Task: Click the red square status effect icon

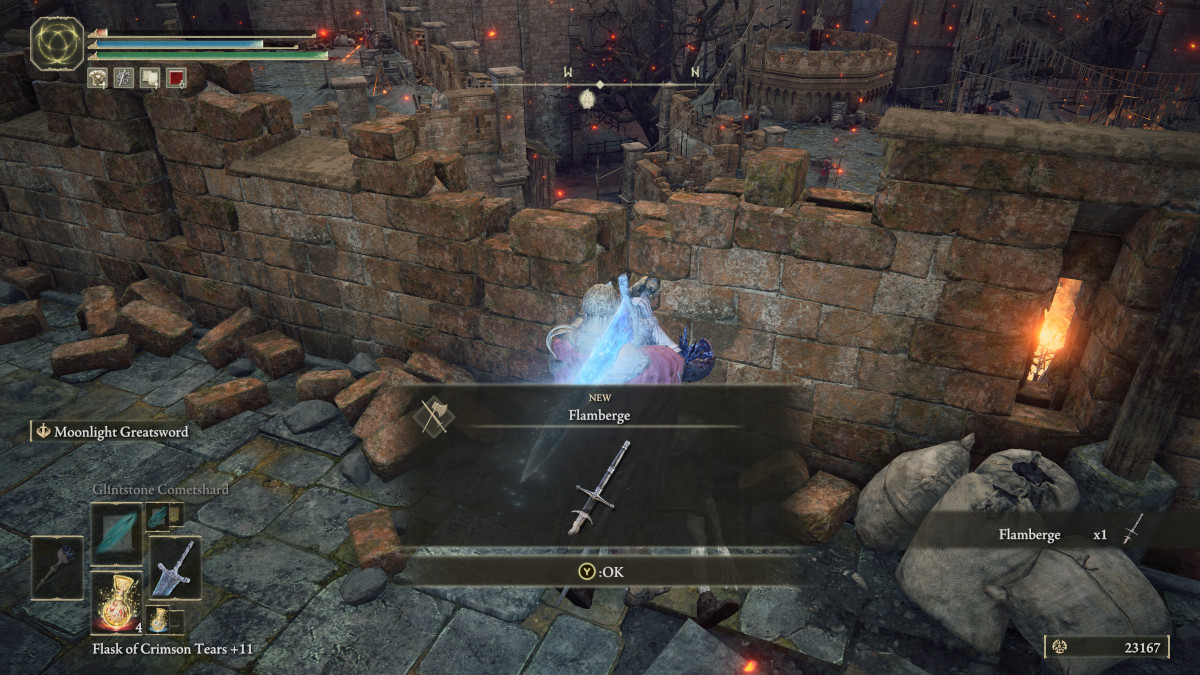Action: click(x=176, y=77)
